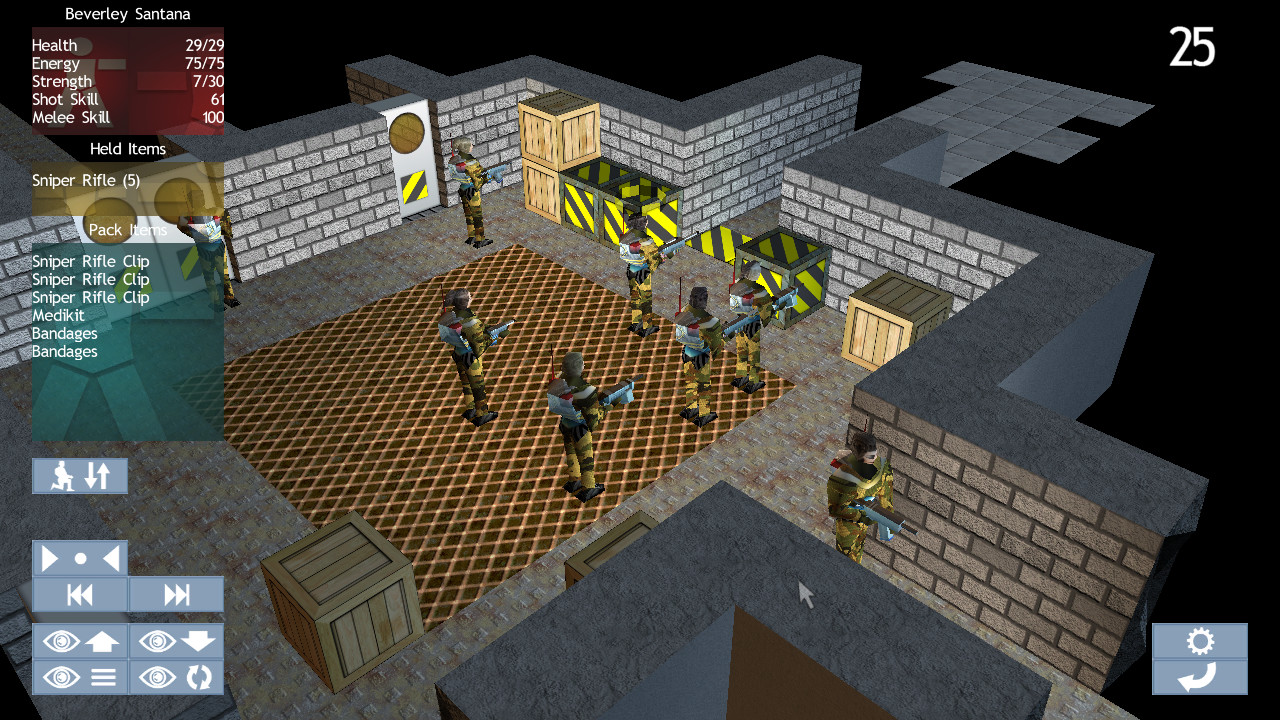The width and height of the screenshot is (1280, 720).
Task: Open the Sniper Rifle entry under Held Items
Action: [x=83, y=180]
